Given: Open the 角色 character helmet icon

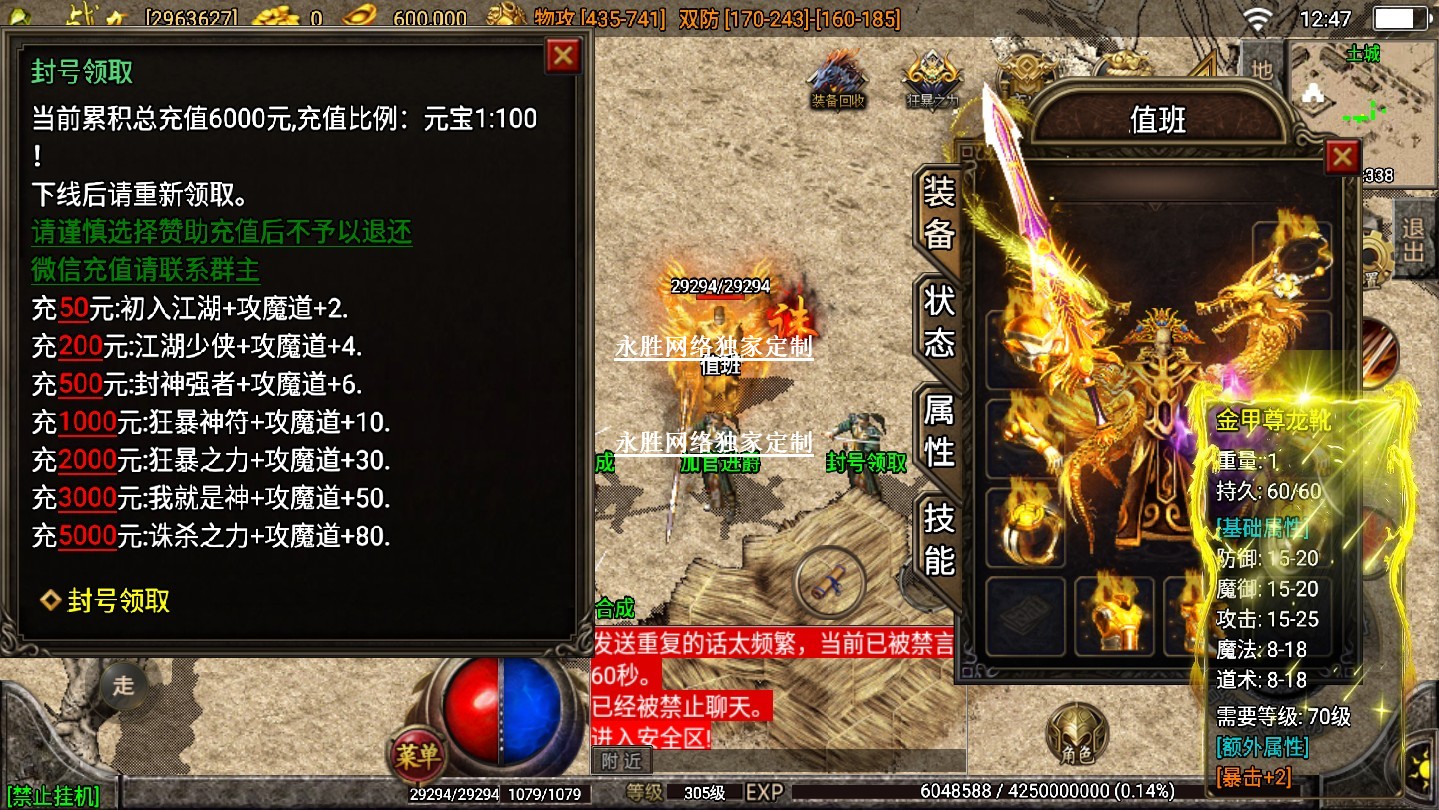Looking at the screenshot, I should coord(1076,736).
